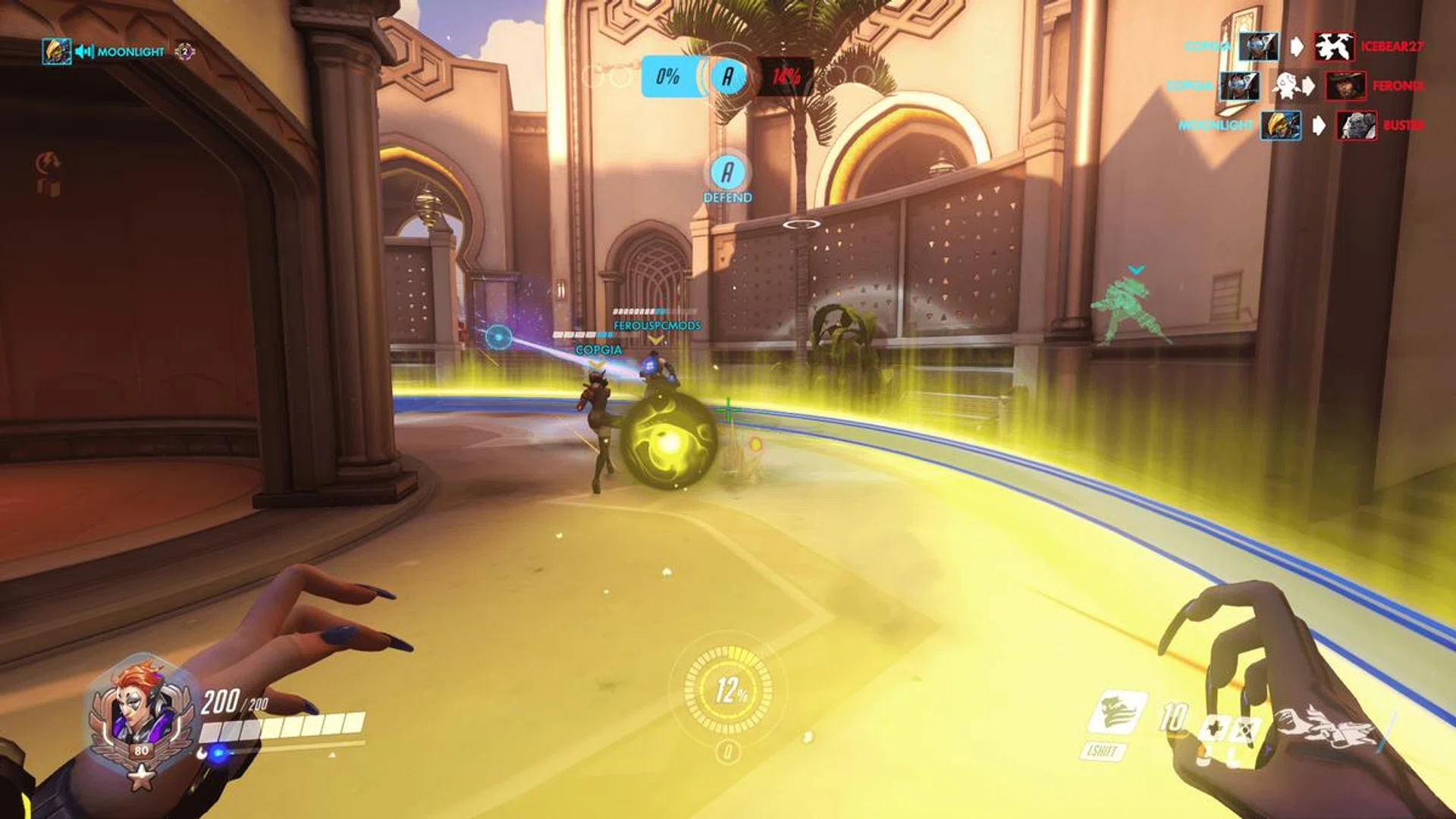The height and width of the screenshot is (819, 1456).
Task: Click Roadhog's portrait labeled BUSTER in killfeed
Action: click(x=1355, y=125)
